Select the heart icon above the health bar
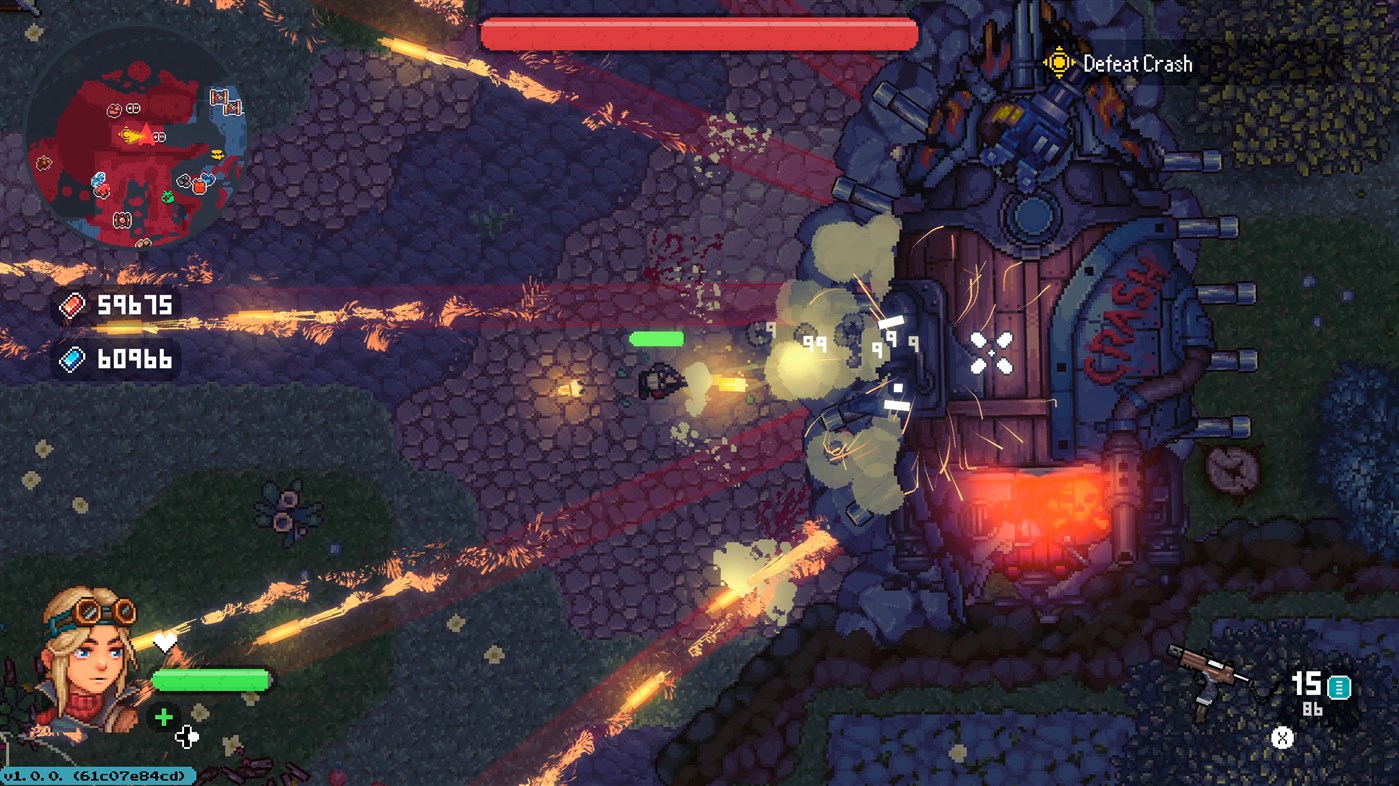1399x786 pixels. [165, 641]
